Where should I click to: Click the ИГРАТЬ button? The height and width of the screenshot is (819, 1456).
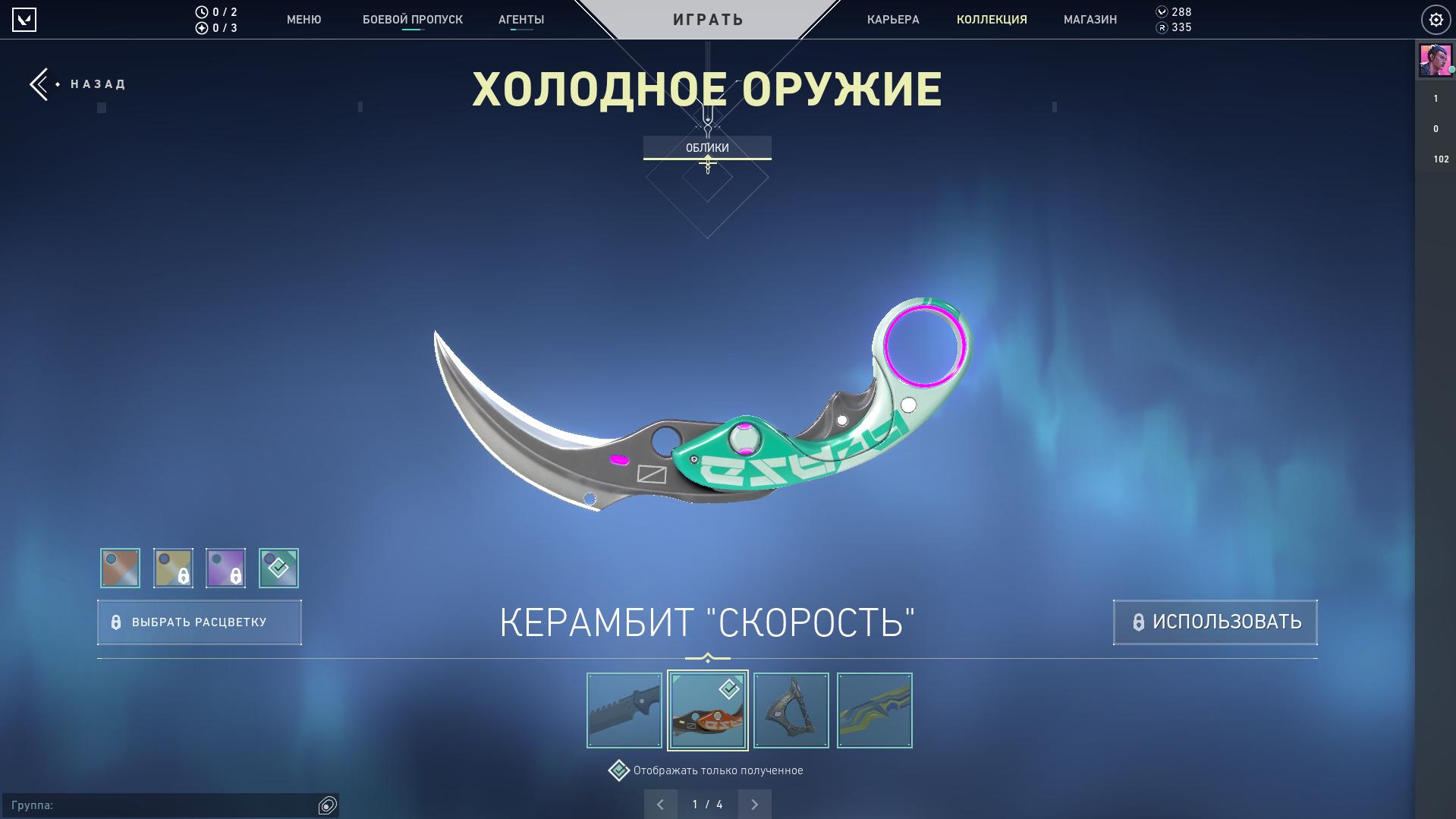point(708,19)
